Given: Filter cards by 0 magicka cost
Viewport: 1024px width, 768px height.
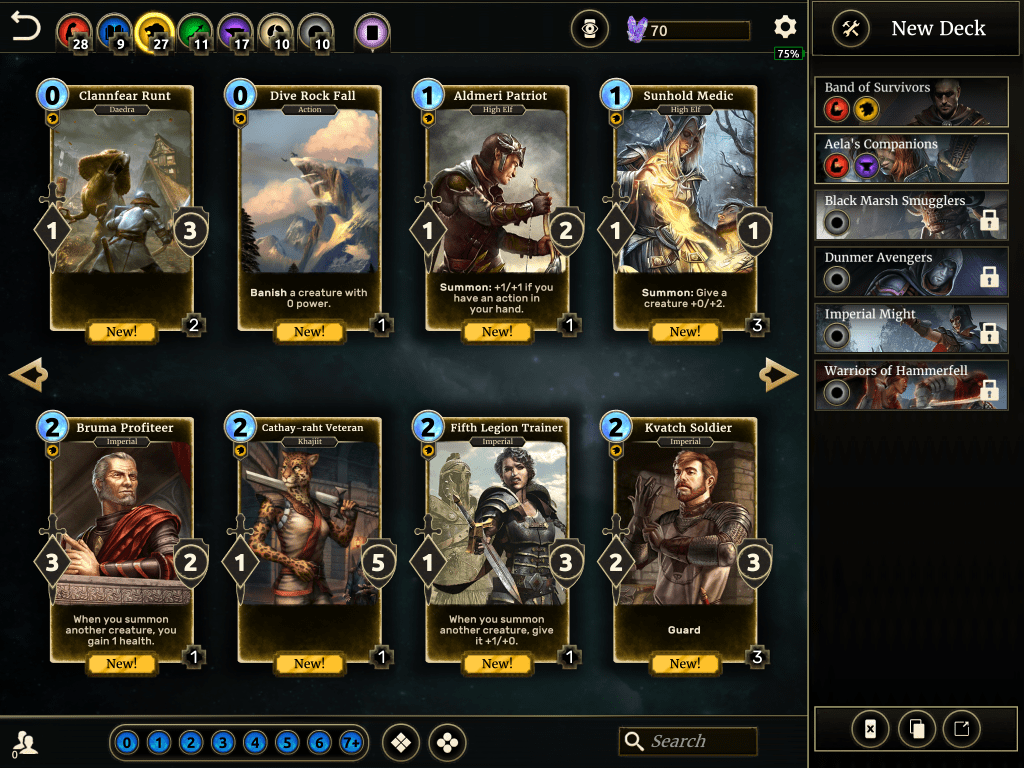Looking at the screenshot, I should coord(126,743).
